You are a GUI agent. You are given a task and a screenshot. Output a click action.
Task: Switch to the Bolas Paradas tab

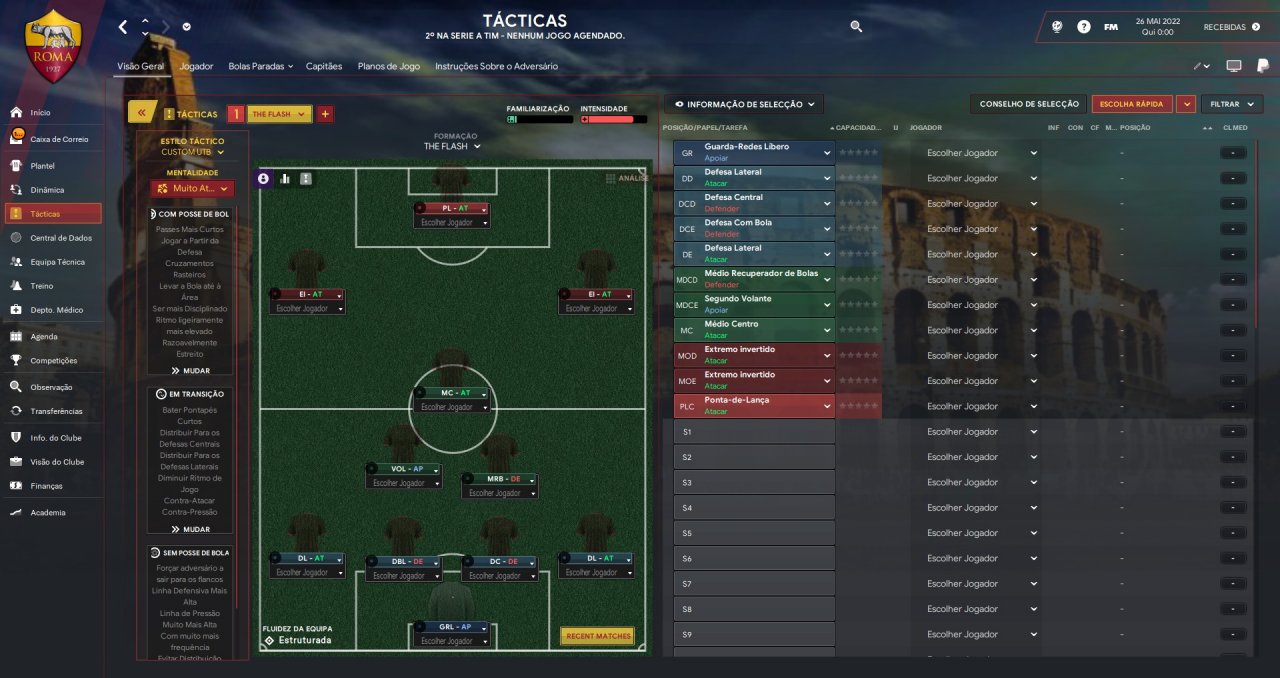[x=259, y=66]
